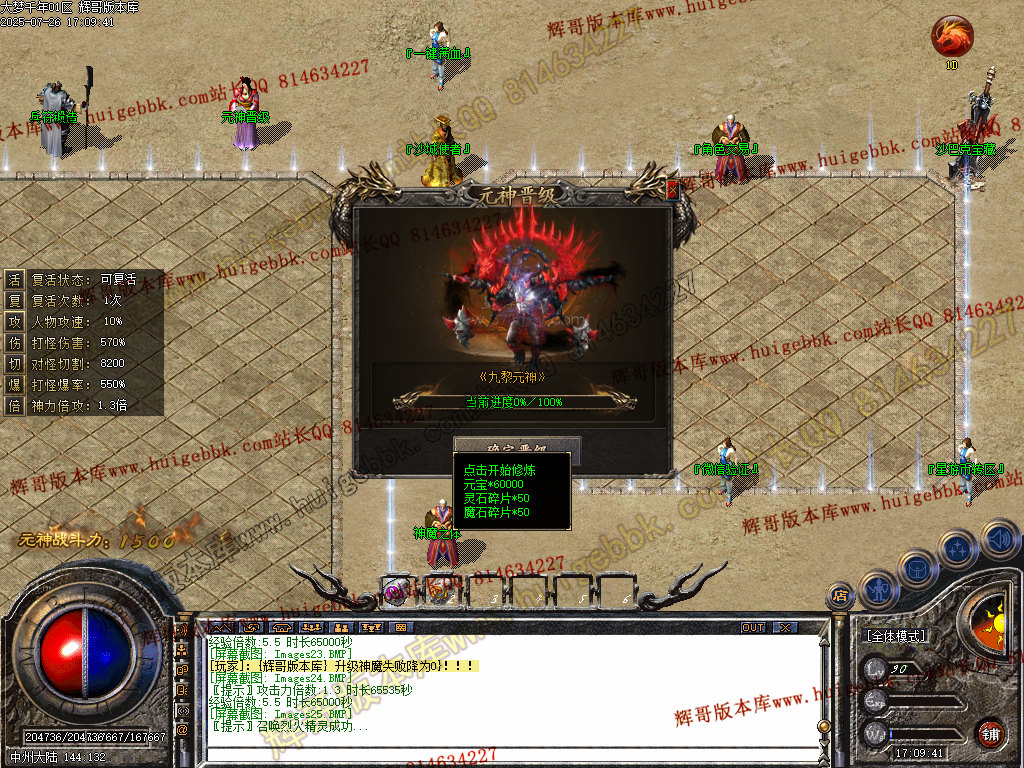1024x768 pixels.
Task: Click the @ chat channel icon
Action: coord(183,730)
